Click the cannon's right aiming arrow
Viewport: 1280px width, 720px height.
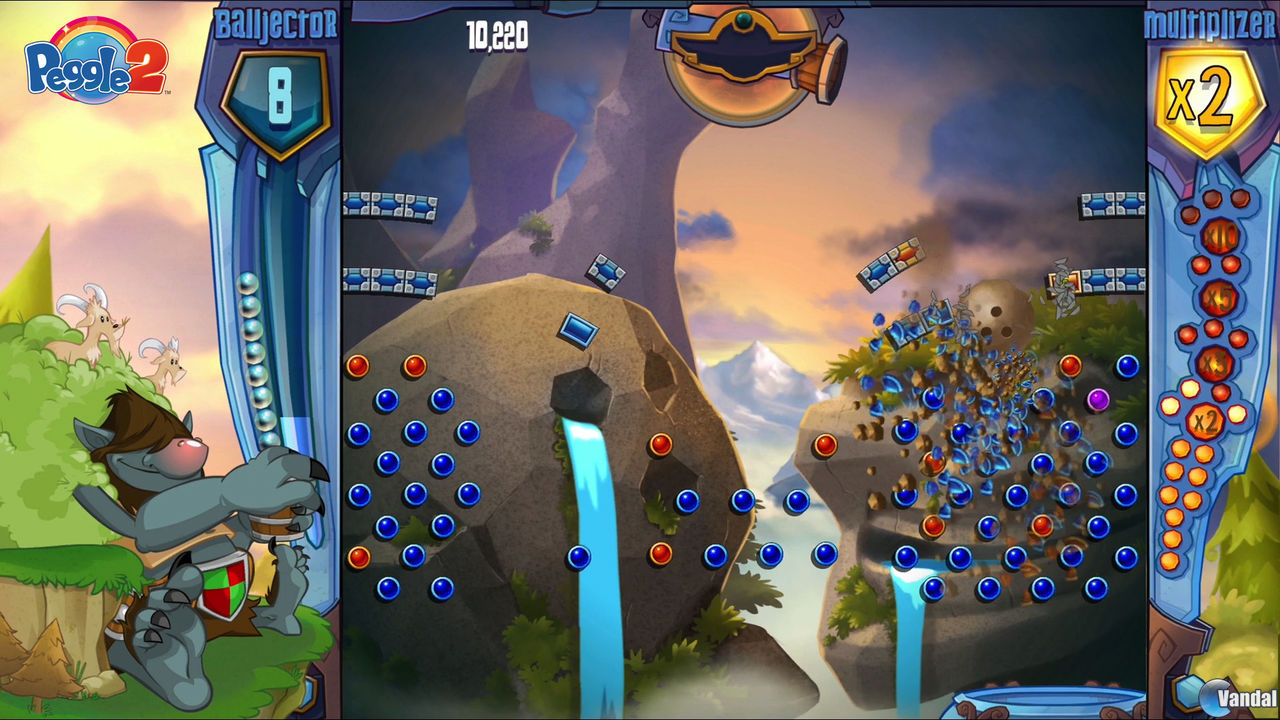(x=834, y=20)
